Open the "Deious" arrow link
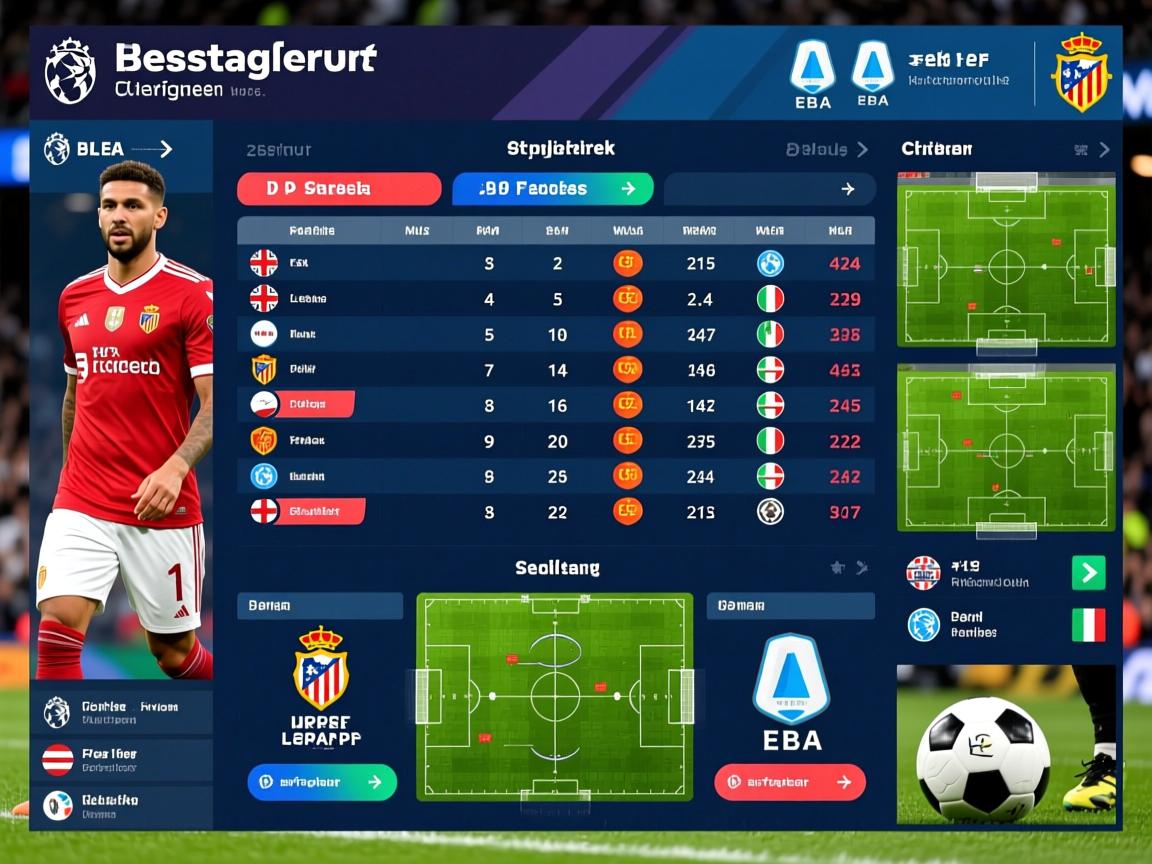Viewport: 1152px width, 864px height. tap(827, 150)
